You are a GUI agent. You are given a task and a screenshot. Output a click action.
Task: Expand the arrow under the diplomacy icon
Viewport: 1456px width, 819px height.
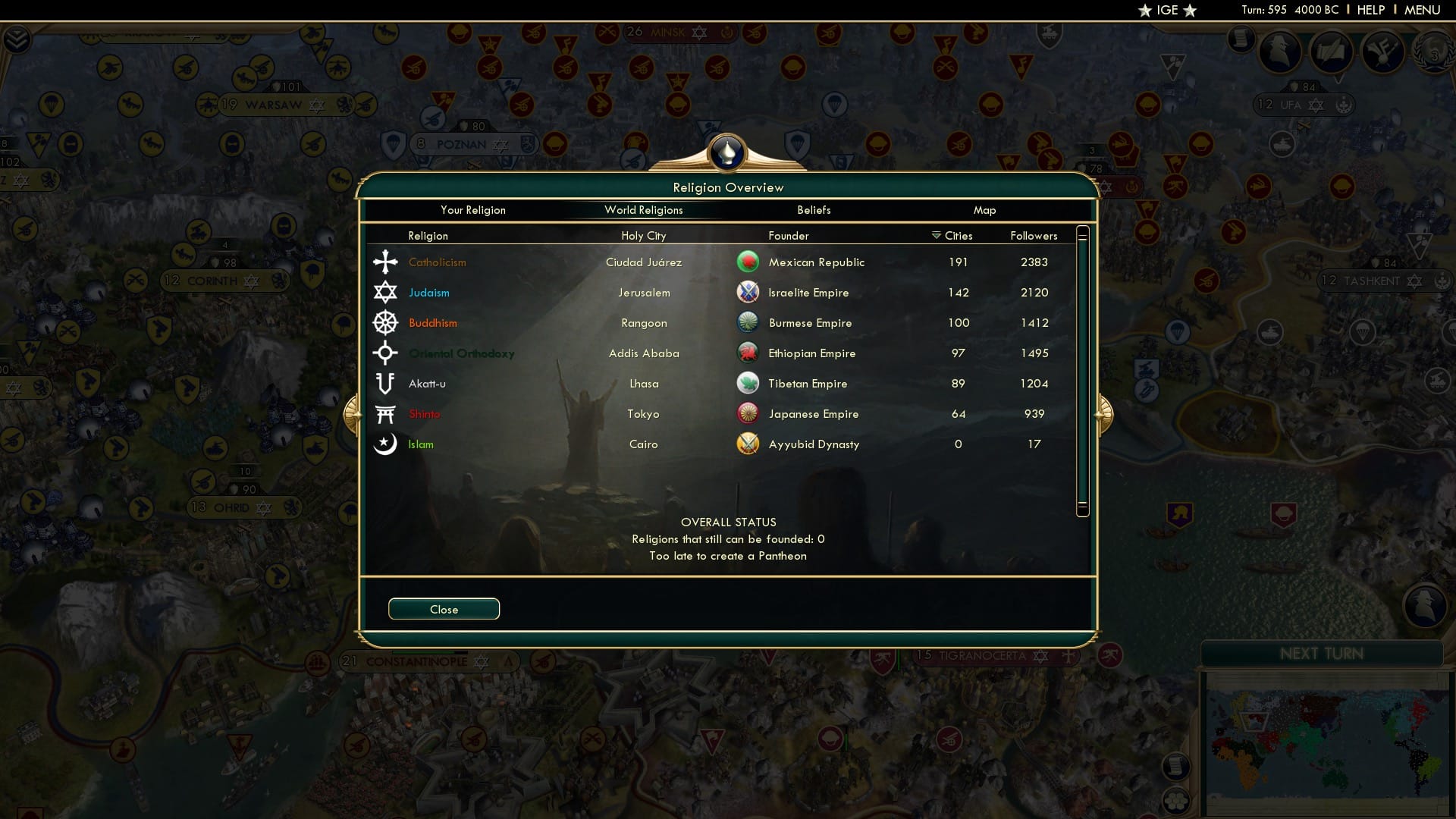(1337, 80)
